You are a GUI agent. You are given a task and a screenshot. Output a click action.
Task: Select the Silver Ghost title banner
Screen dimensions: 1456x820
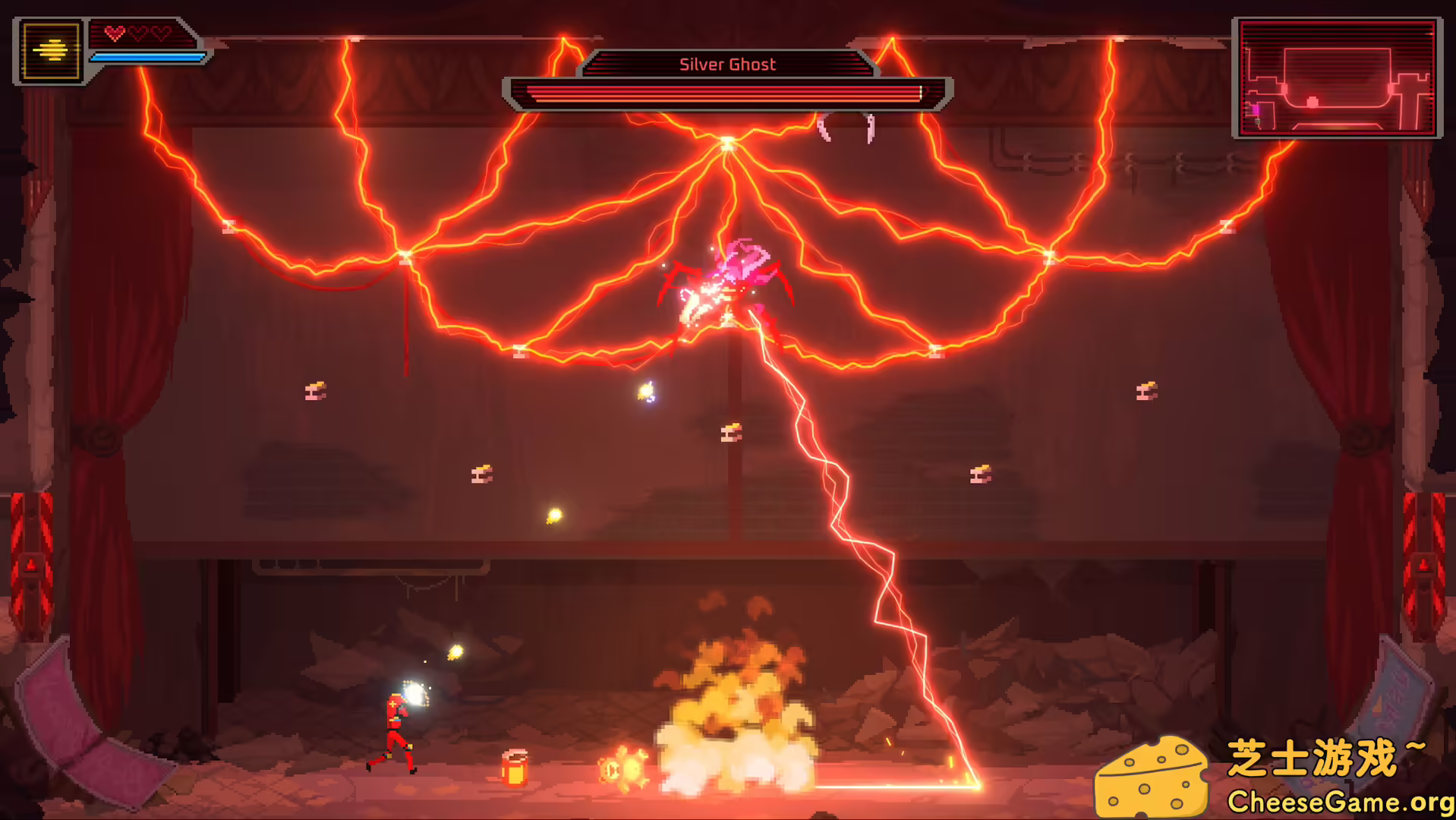point(726,64)
